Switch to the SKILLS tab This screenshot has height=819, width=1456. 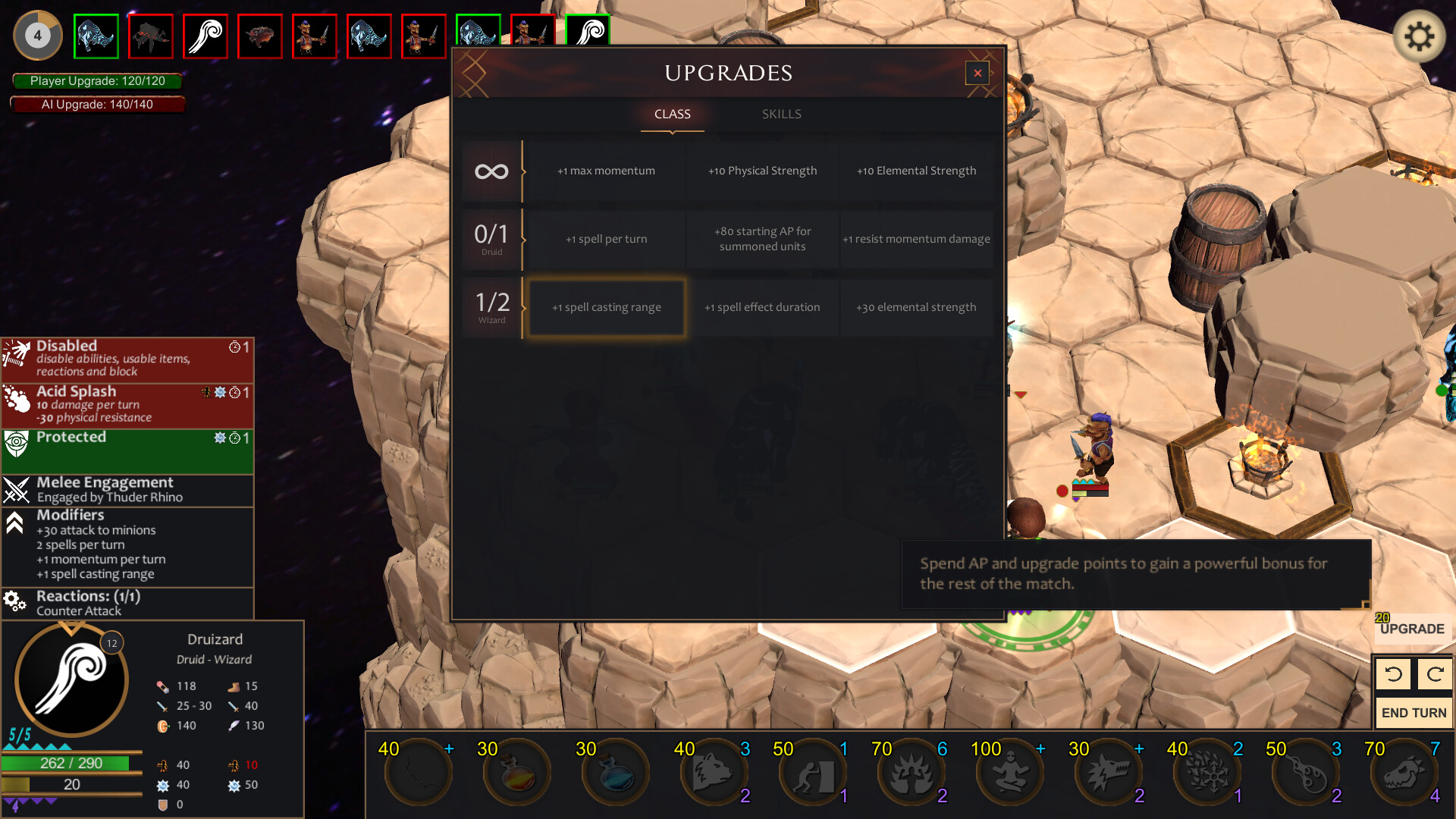pyautogui.click(x=782, y=114)
